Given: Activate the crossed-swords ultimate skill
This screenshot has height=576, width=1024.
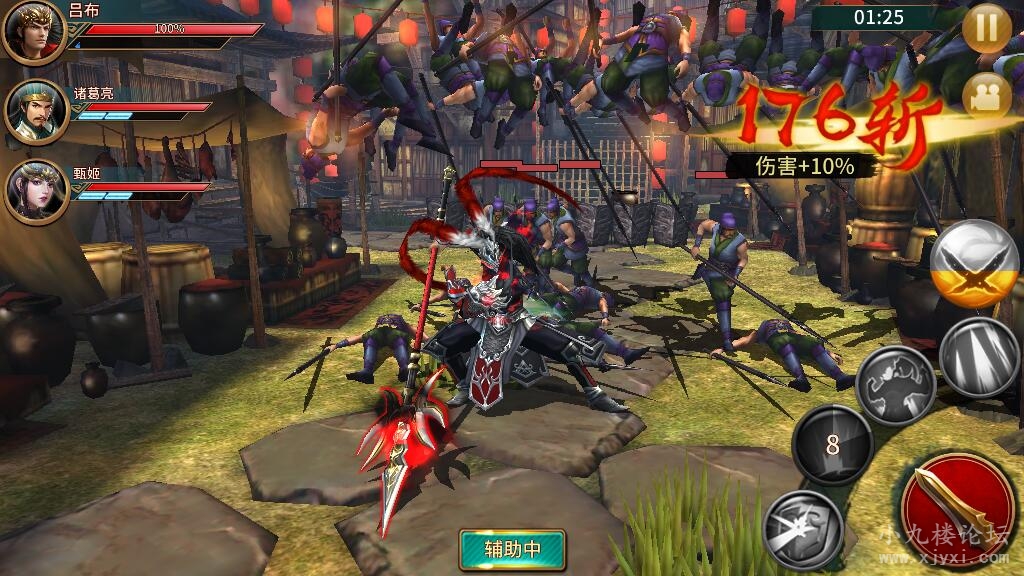Looking at the screenshot, I should [x=974, y=265].
